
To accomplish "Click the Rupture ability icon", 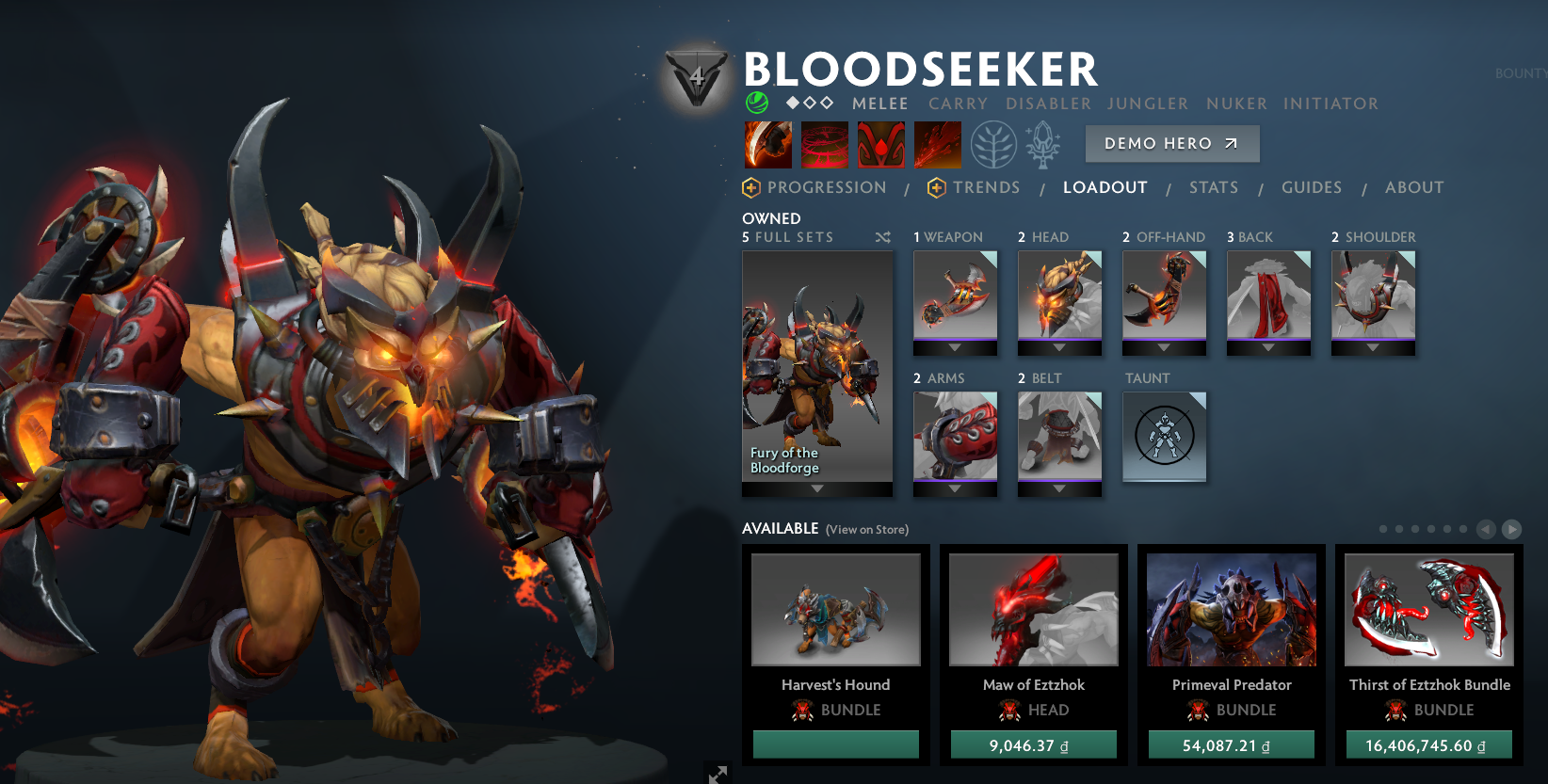I will click(x=938, y=143).
